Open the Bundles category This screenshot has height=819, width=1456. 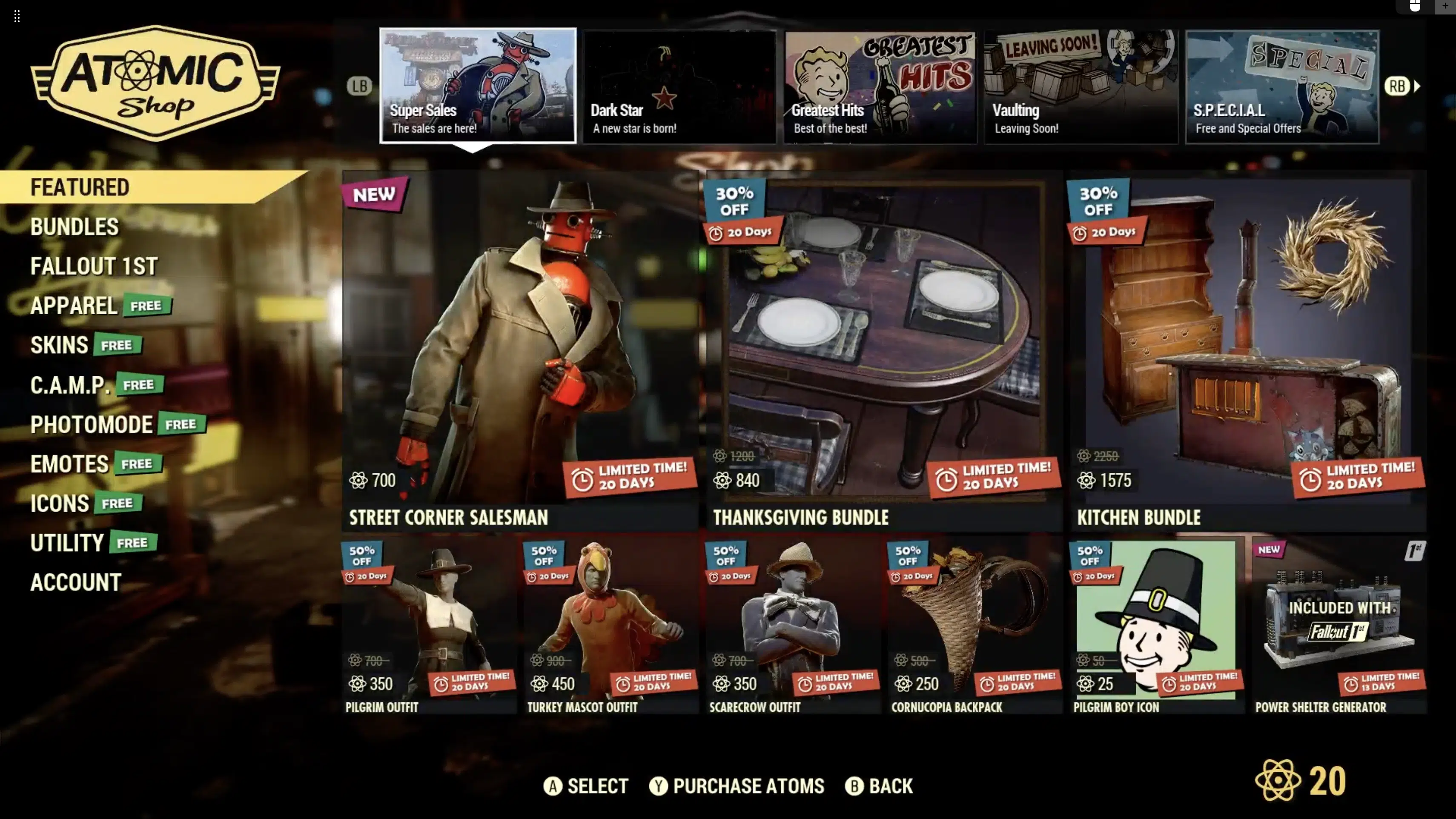click(75, 226)
